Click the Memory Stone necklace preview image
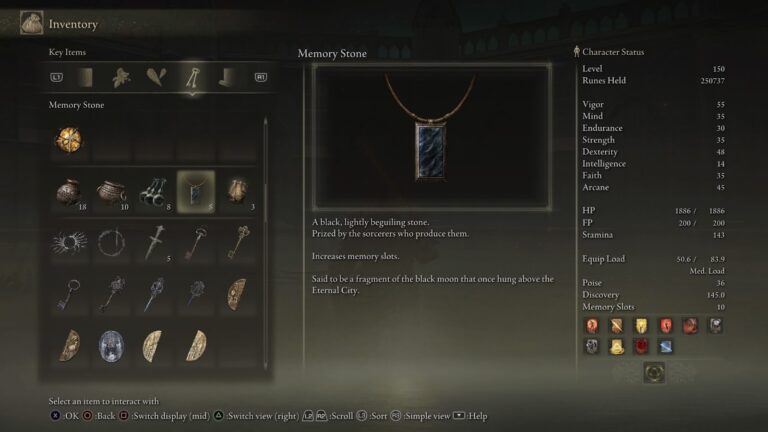 (431, 137)
